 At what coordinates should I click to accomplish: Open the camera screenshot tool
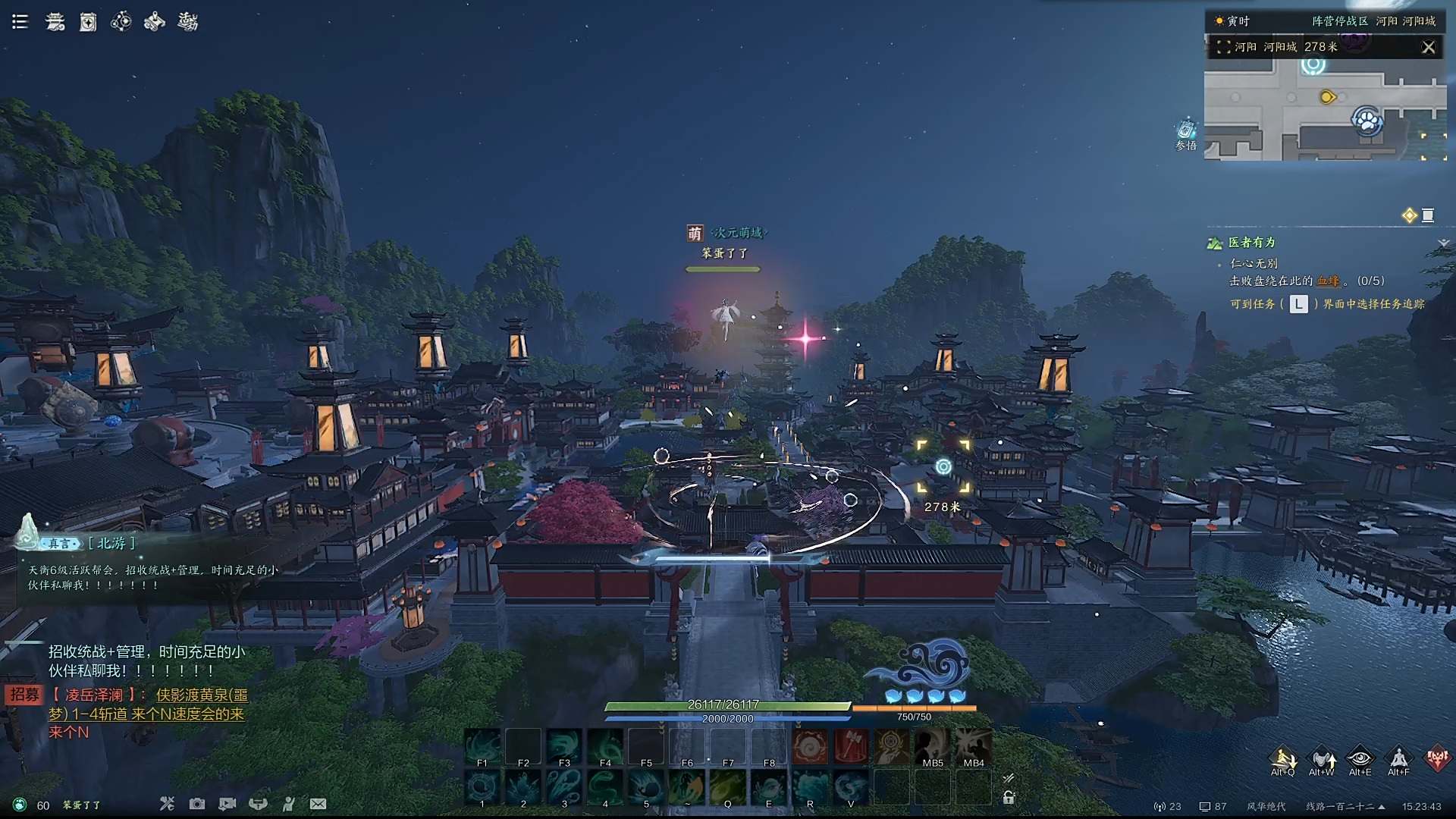click(197, 804)
